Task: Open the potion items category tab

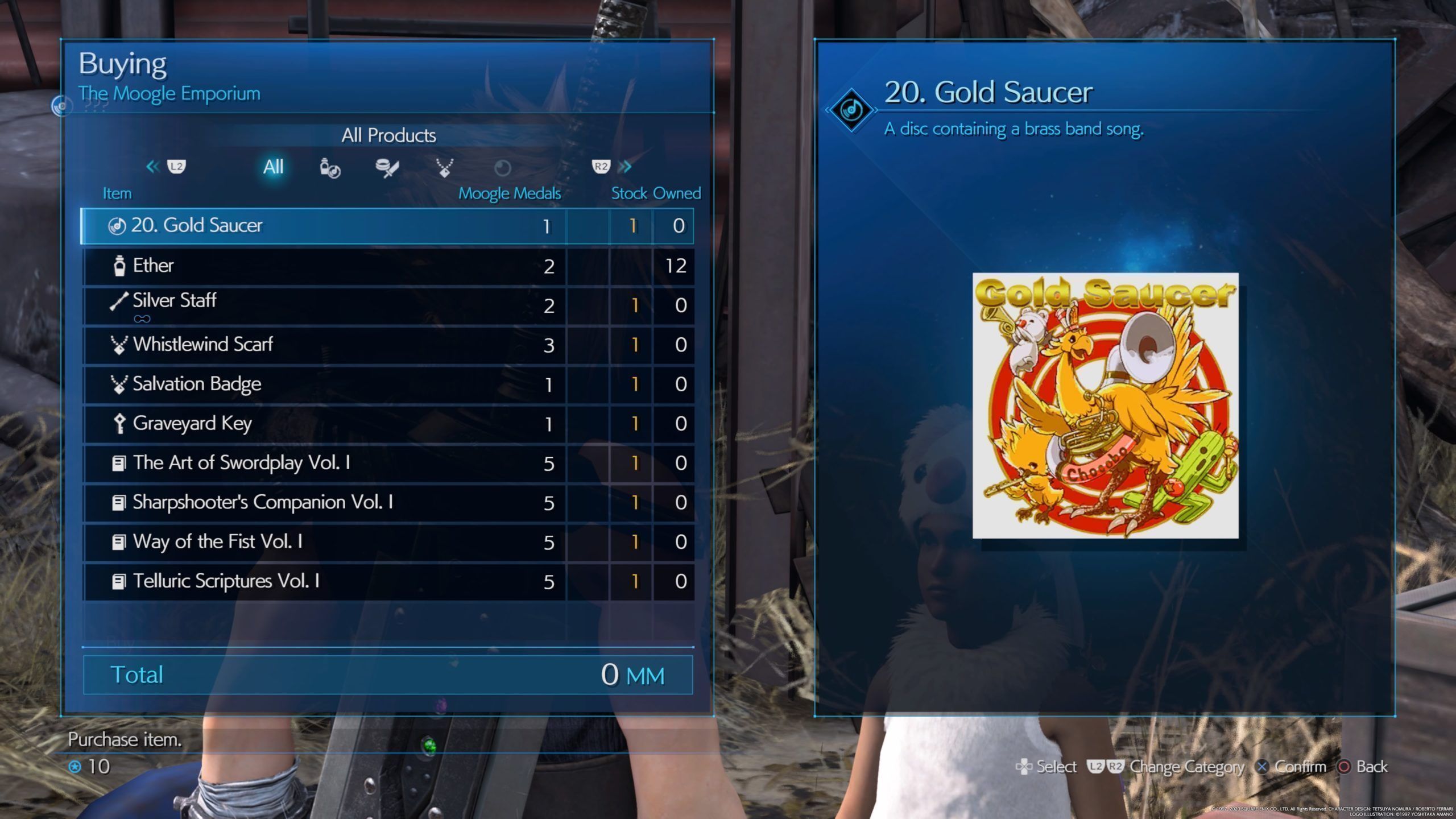Action: click(330, 168)
